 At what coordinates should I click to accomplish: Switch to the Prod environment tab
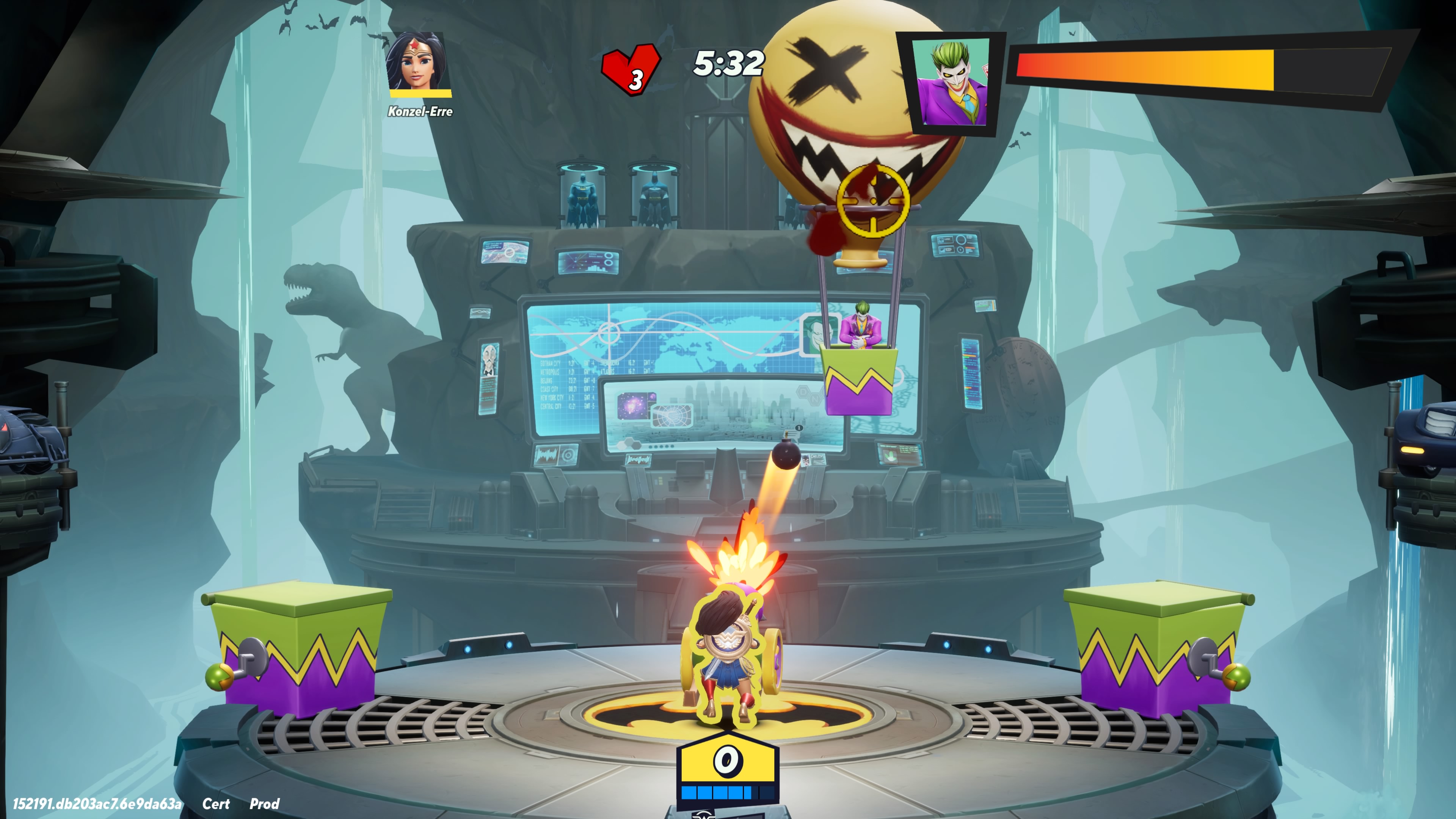[x=264, y=803]
